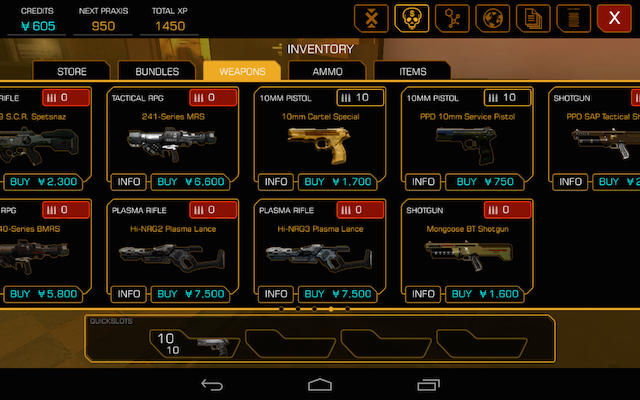Viewport: 640px width, 400px height.
Task: Open Info for the Hi-NRG3 Plasma Lance
Action: point(276,294)
